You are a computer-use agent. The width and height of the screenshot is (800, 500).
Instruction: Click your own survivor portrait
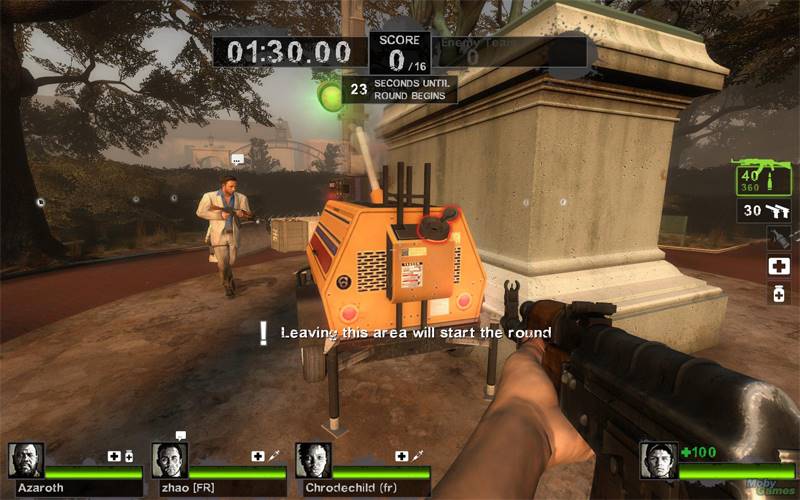tap(658, 460)
